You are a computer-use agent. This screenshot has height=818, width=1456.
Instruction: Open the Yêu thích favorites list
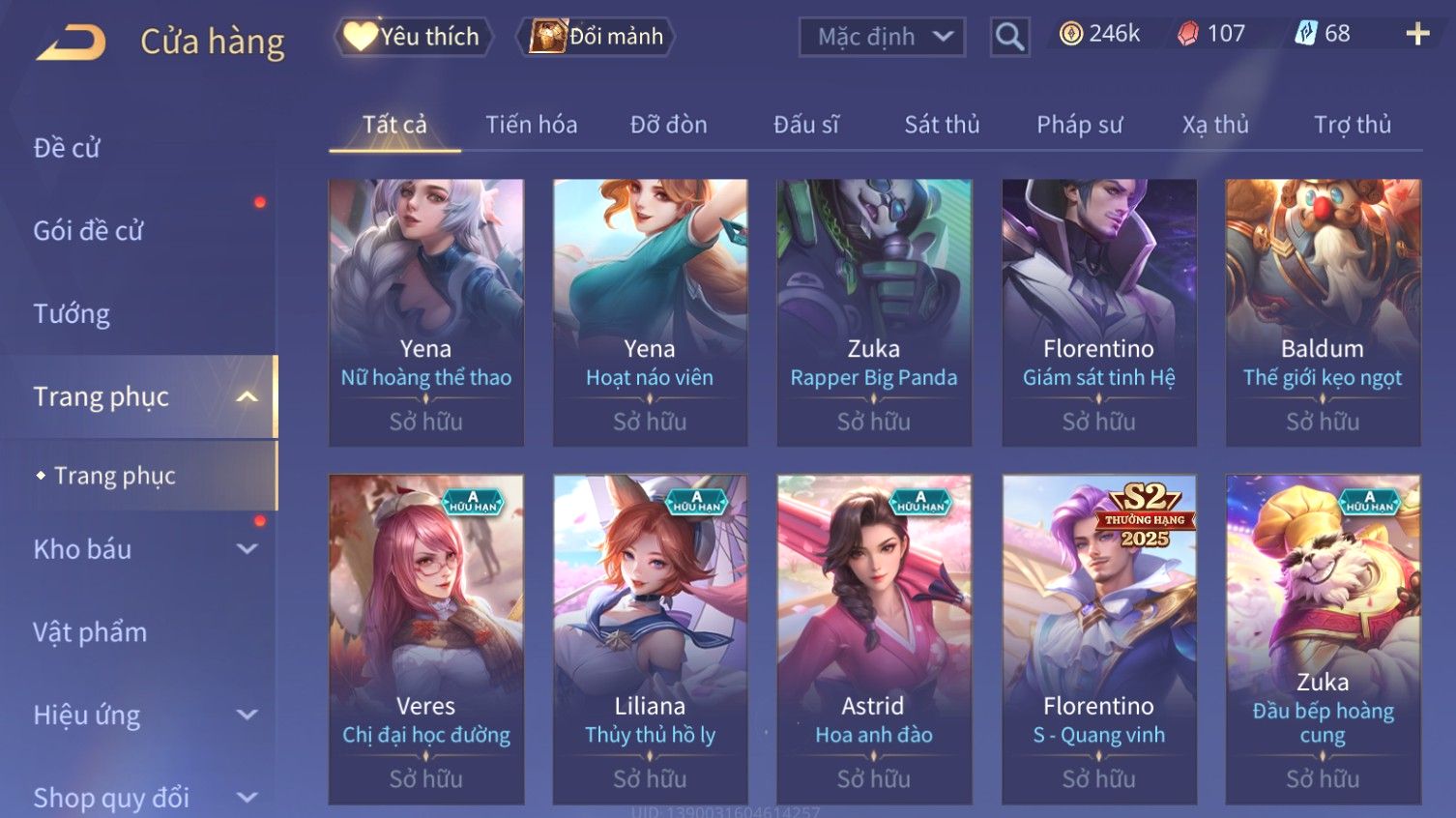coord(414,37)
